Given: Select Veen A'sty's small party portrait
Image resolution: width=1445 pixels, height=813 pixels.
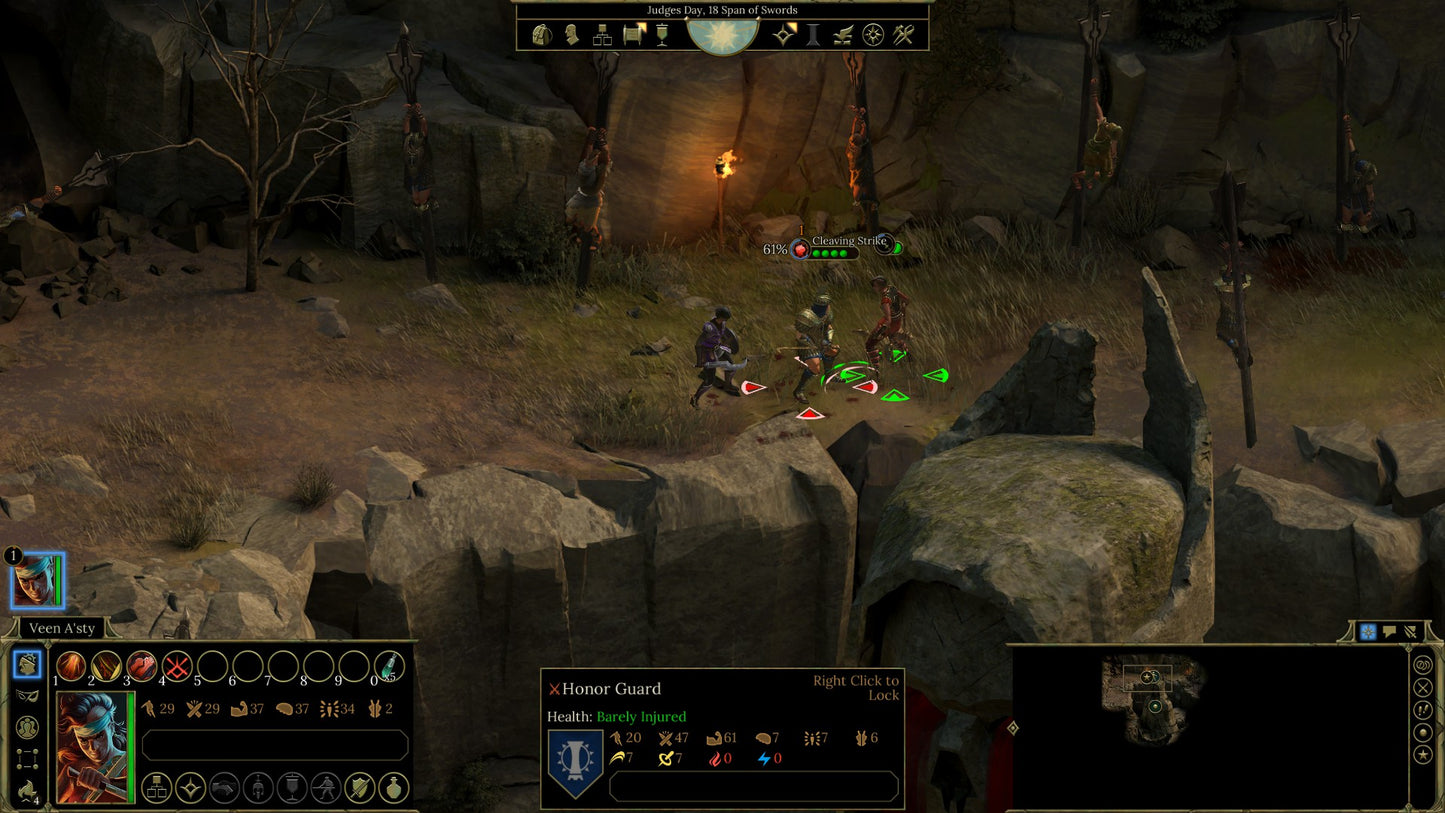Looking at the screenshot, I should tap(37, 580).
